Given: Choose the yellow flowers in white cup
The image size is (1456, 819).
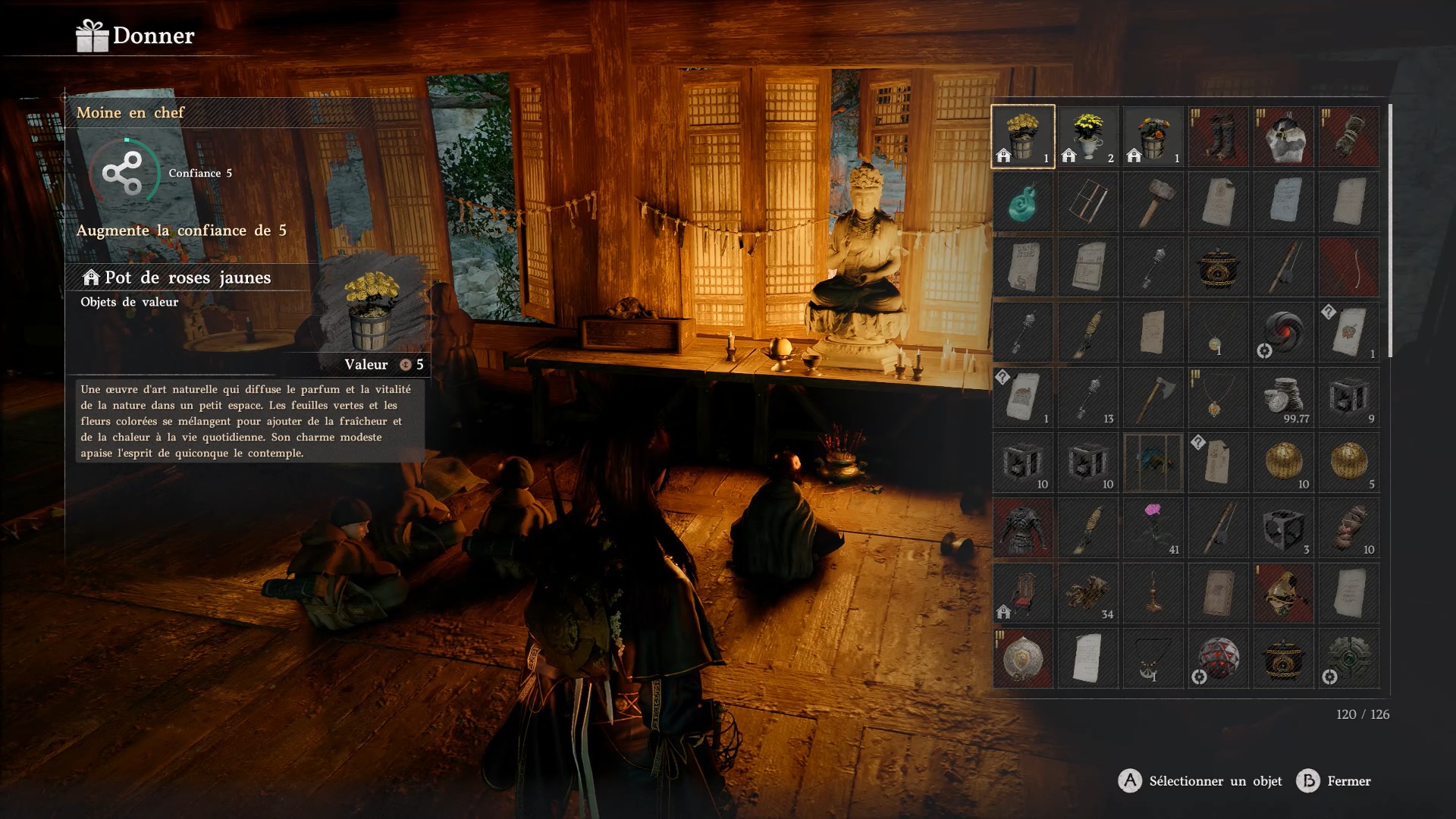Looking at the screenshot, I should point(1088,136).
